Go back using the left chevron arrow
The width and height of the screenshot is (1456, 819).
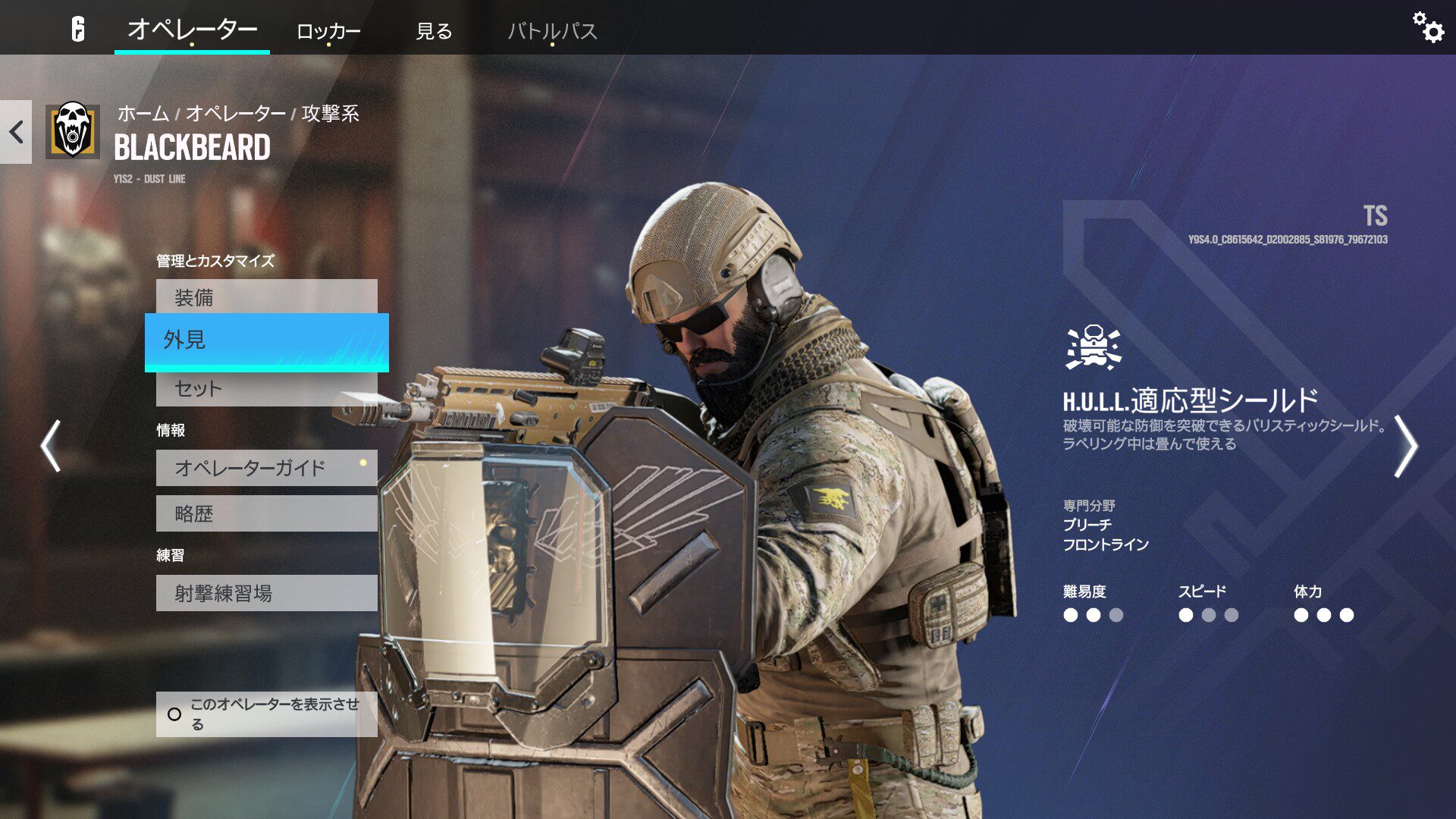tap(15, 132)
